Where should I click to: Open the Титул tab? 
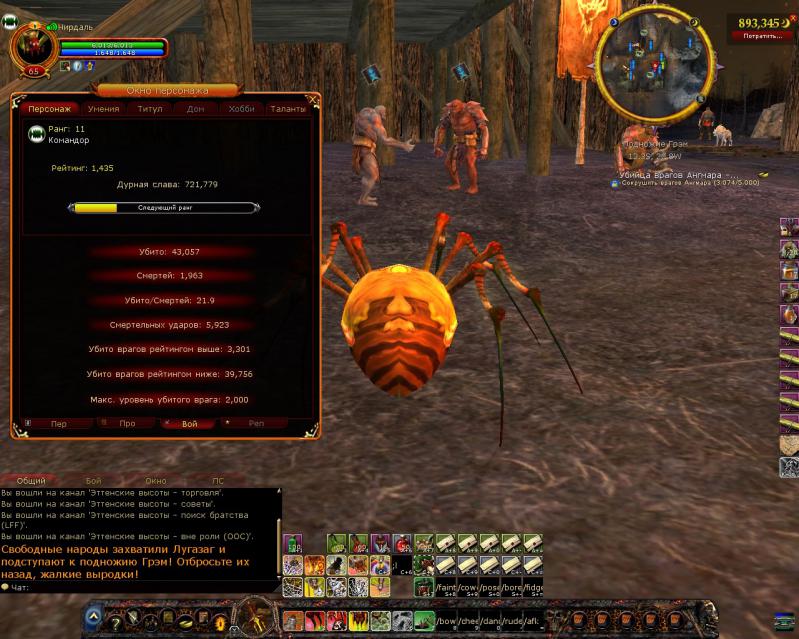point(150,109)
